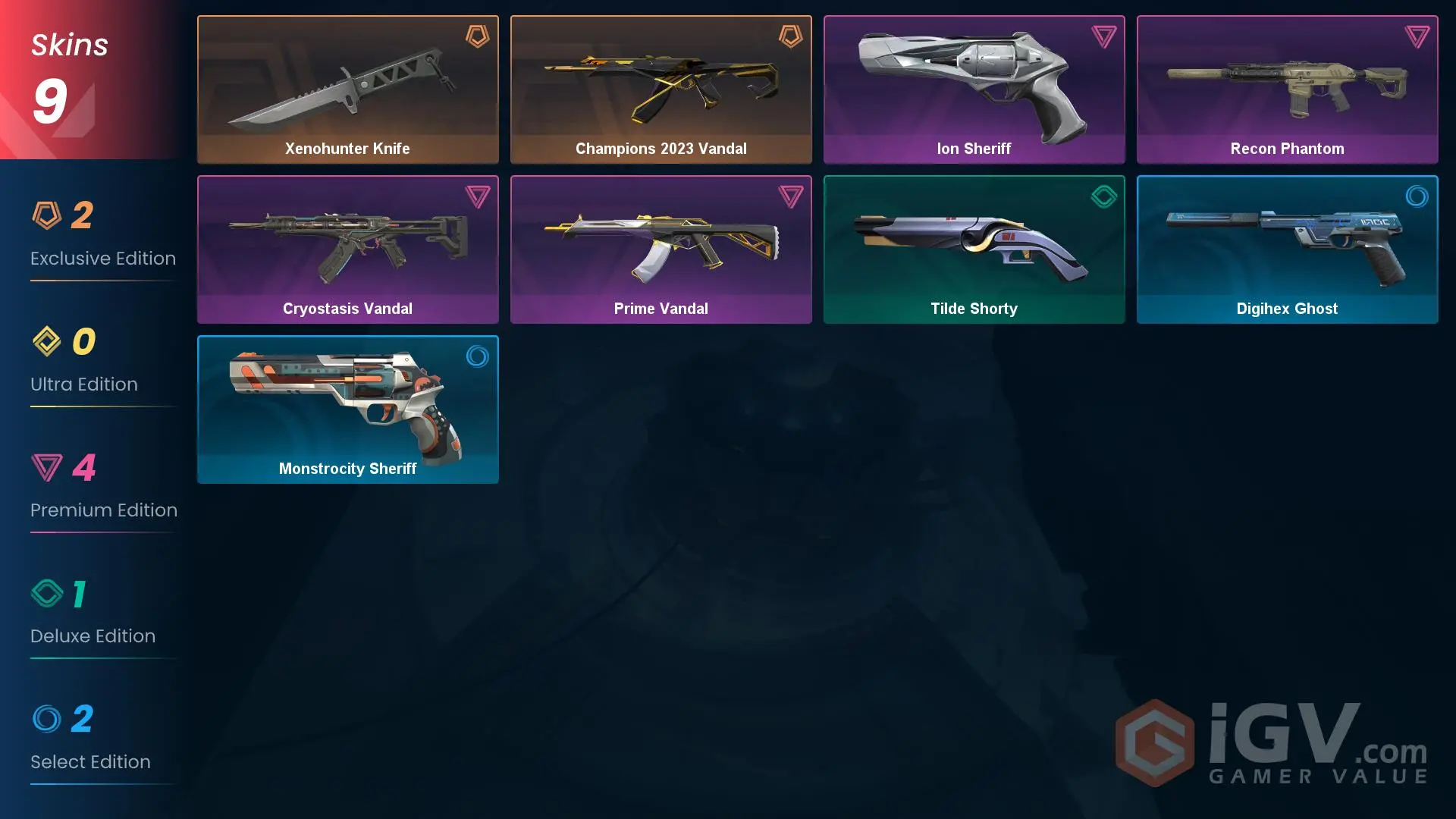
Task: Select the Ultra Edition diamond icon
Action: (48, 343)
